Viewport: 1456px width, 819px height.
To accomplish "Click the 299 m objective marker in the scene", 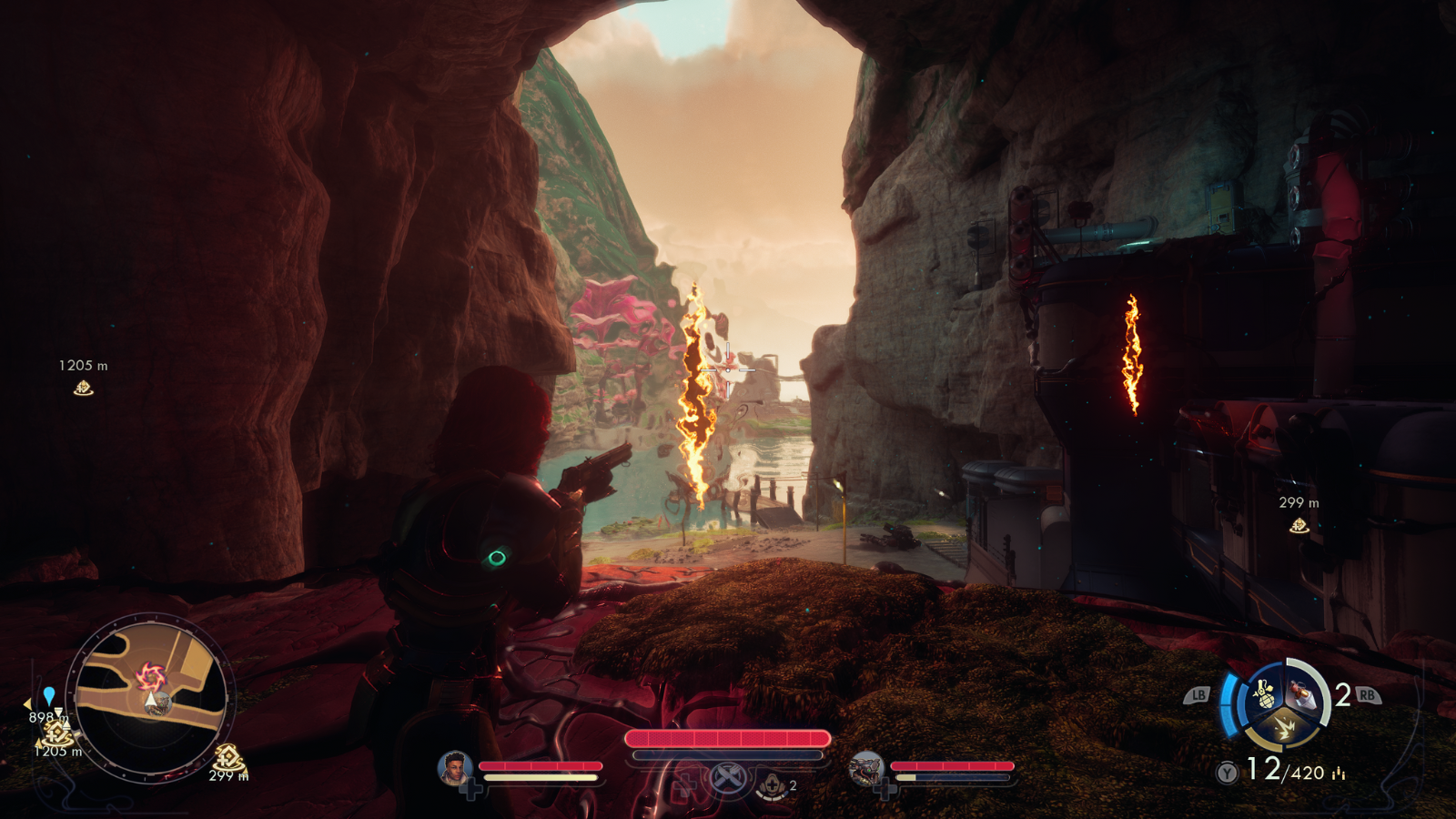I will 1299,525.
